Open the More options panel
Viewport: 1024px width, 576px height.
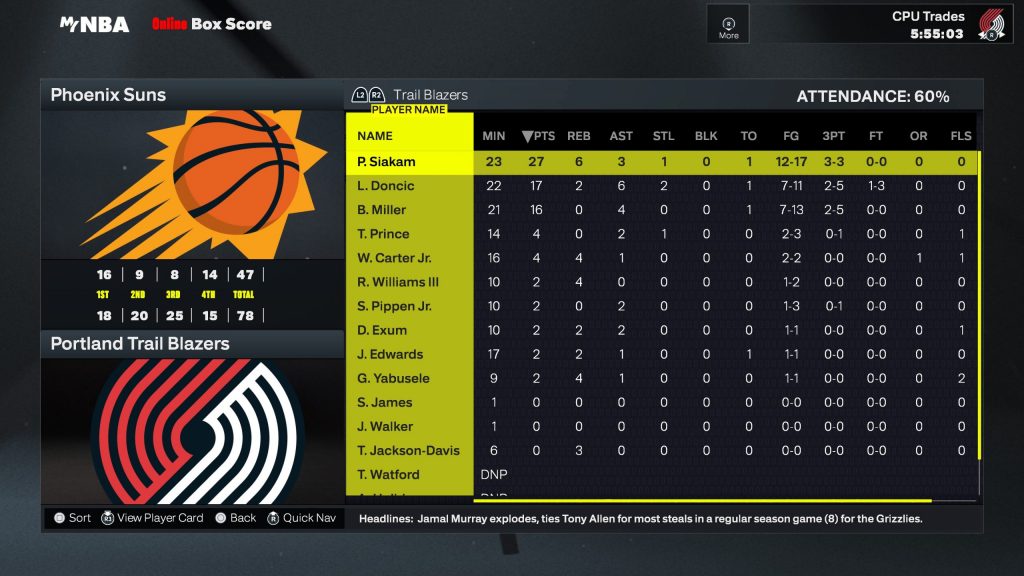[x=729, y=24]
